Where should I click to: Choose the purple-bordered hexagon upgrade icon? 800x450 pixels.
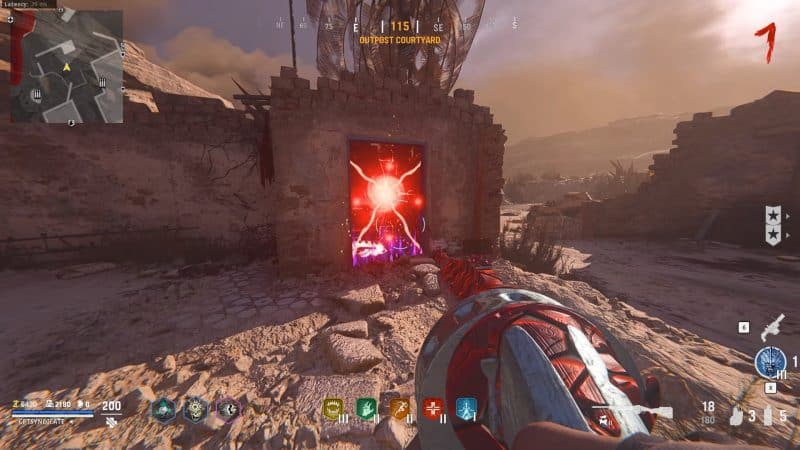[228, 408]
